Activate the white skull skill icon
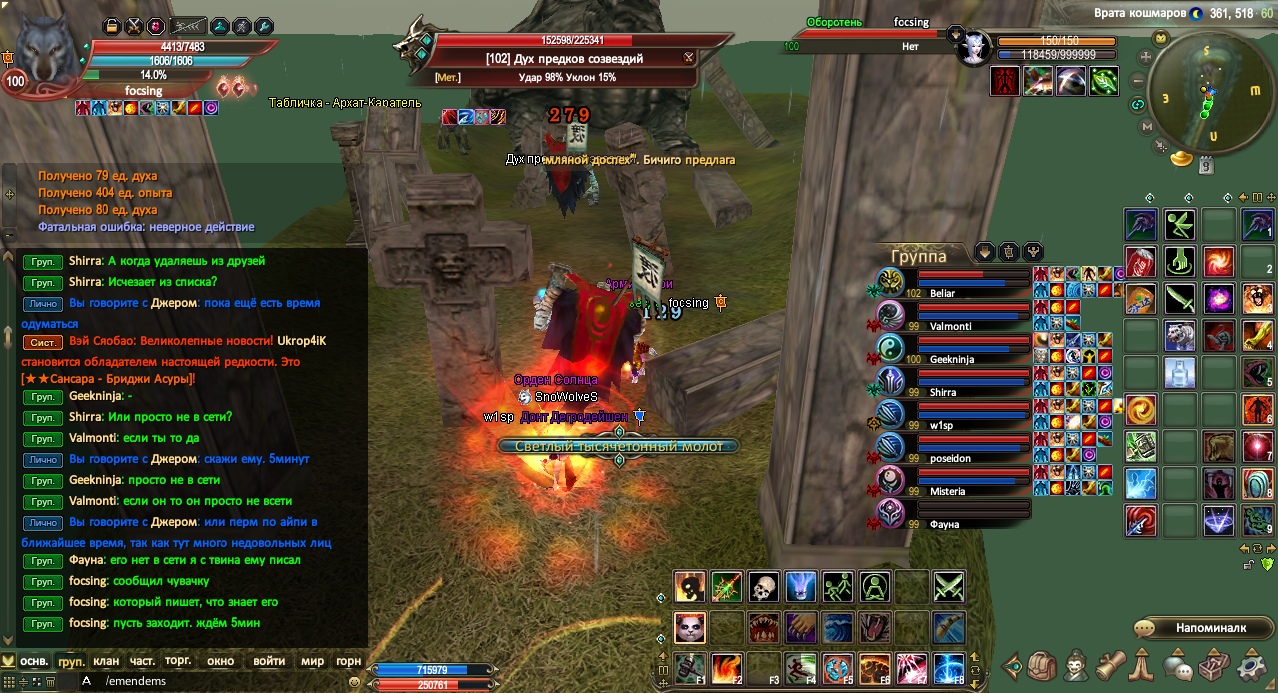Viewport: 1278px width, 693px height. tap(763, 587)
